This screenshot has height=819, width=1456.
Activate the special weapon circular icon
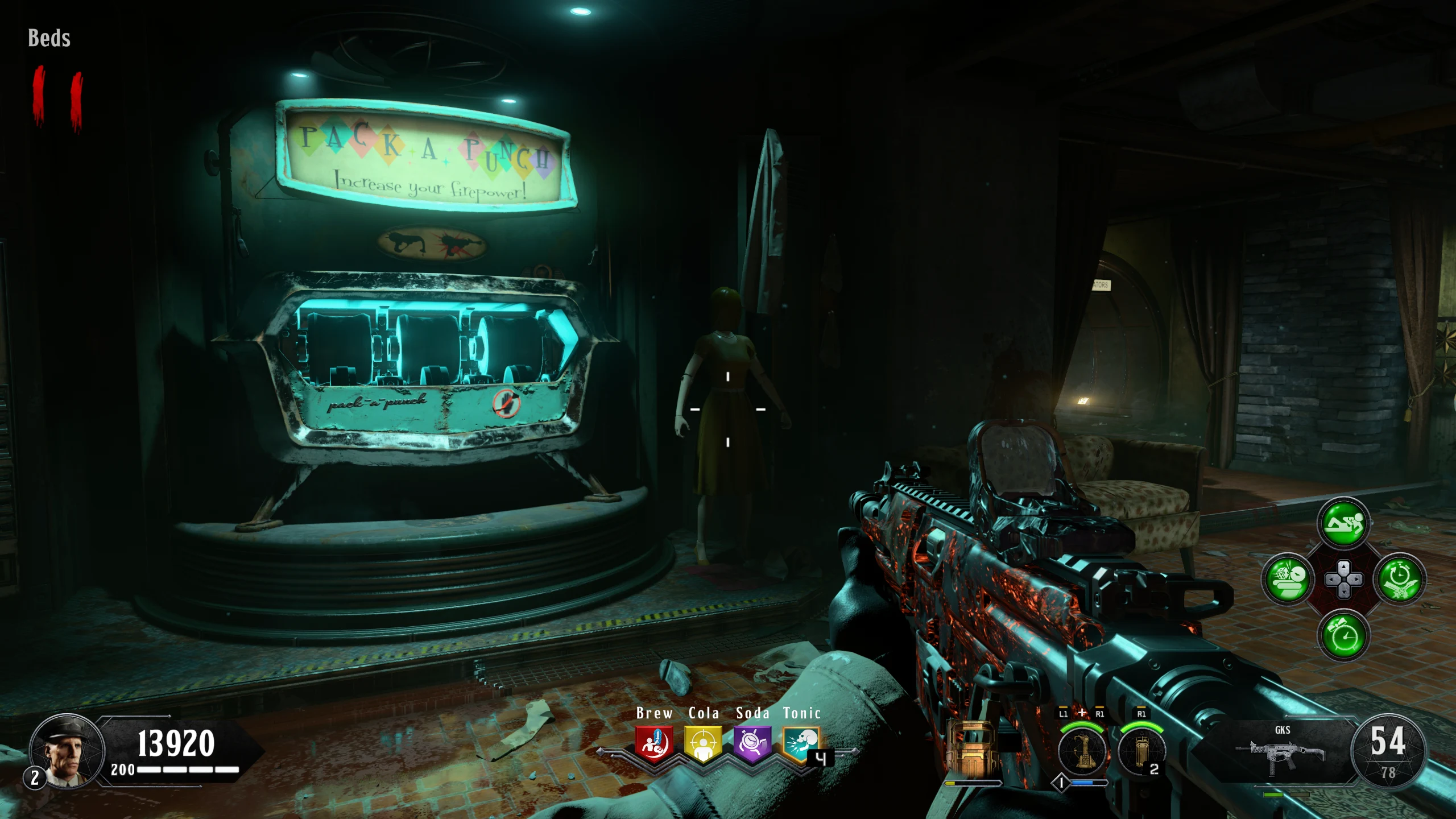(1081, 751)
